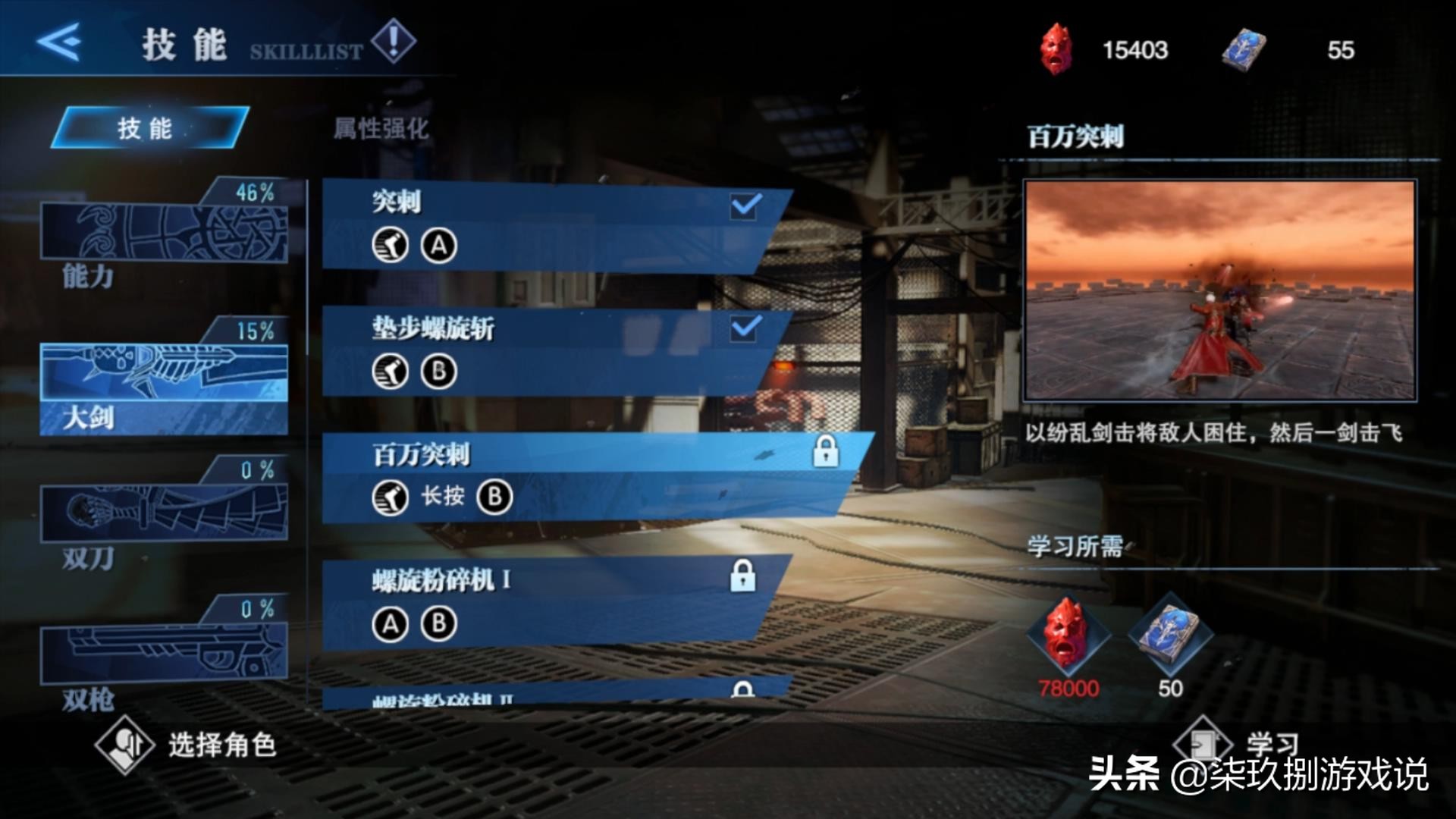Screen dimensions: 1456x819
Task: Switch to the 属性强化 tab
Action: 381,128
